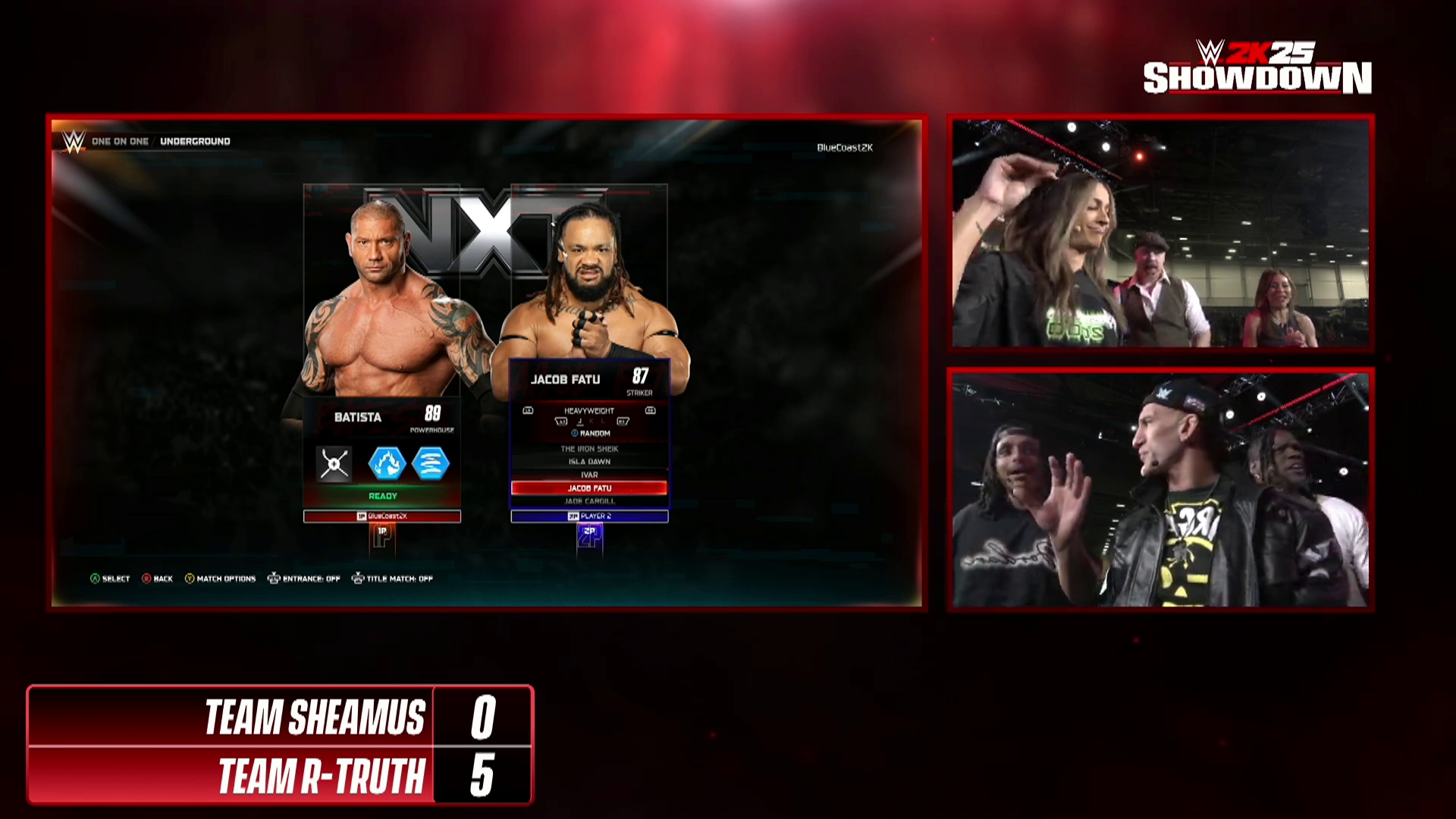Click the bottom webcam feed thumbnail

coord(1160,489)
